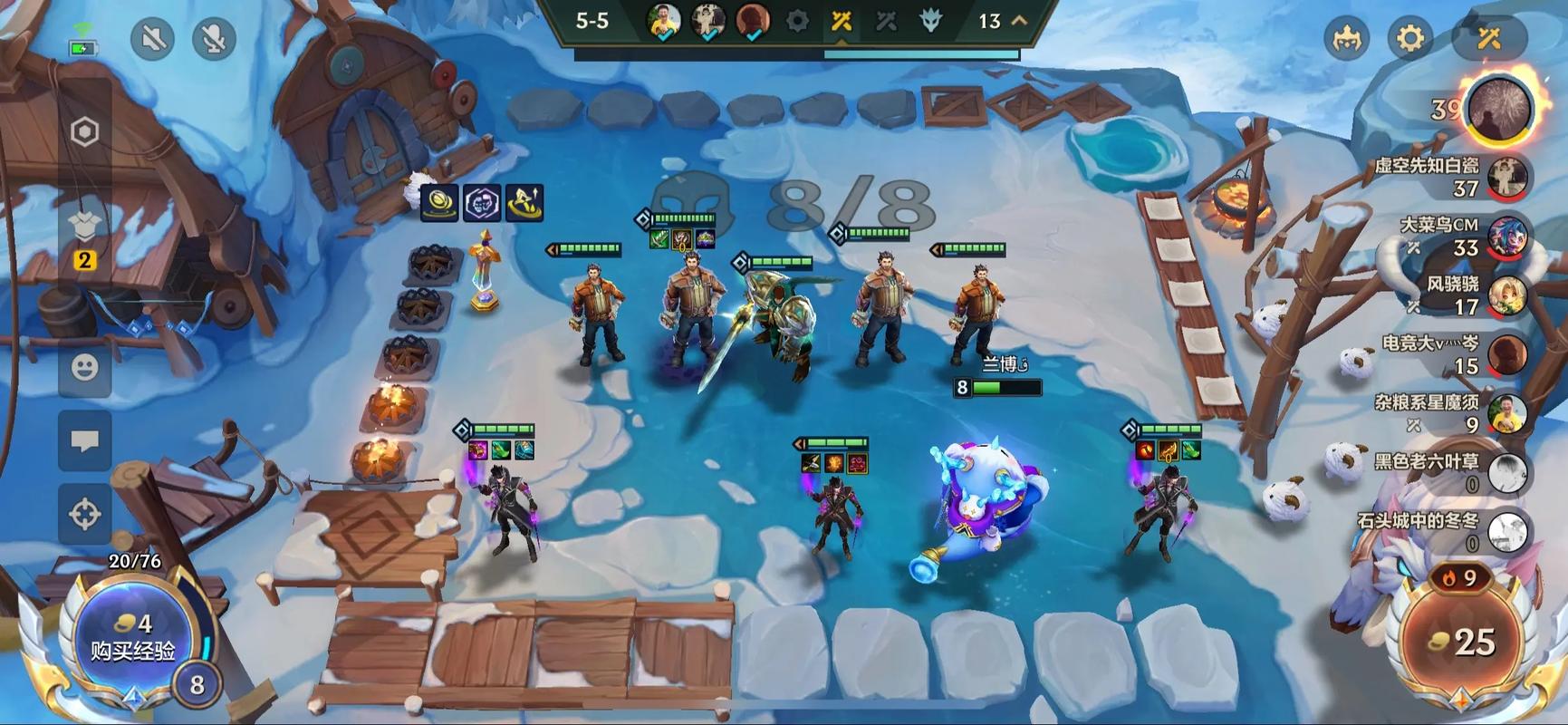This screenshot has width=1568, height=725.
Task: Open the settings gear menu
Action: 1409,39
